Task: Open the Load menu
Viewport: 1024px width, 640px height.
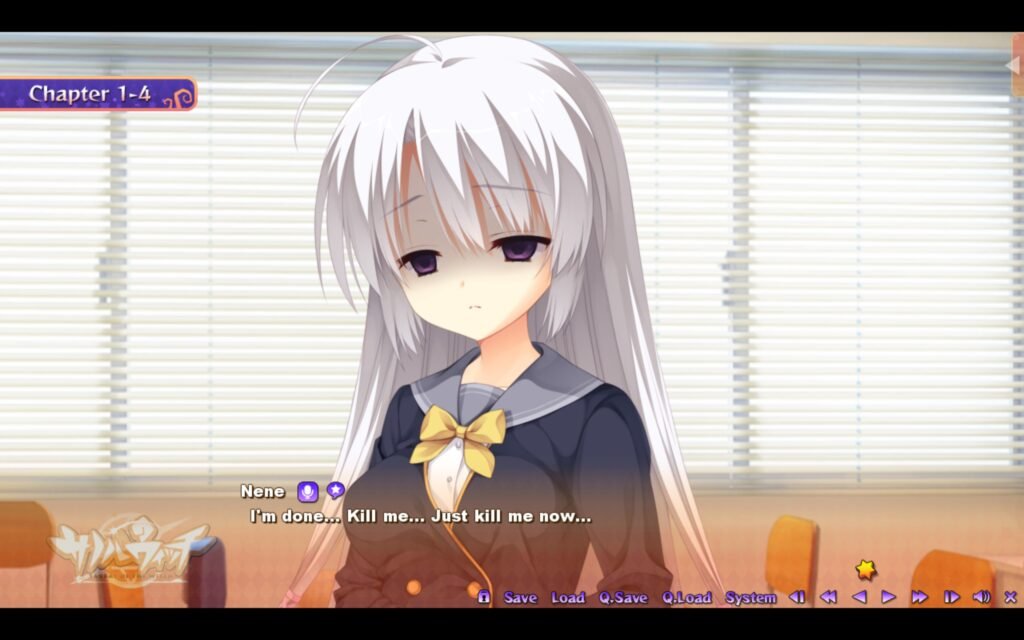Action: (x=567, y=598)
